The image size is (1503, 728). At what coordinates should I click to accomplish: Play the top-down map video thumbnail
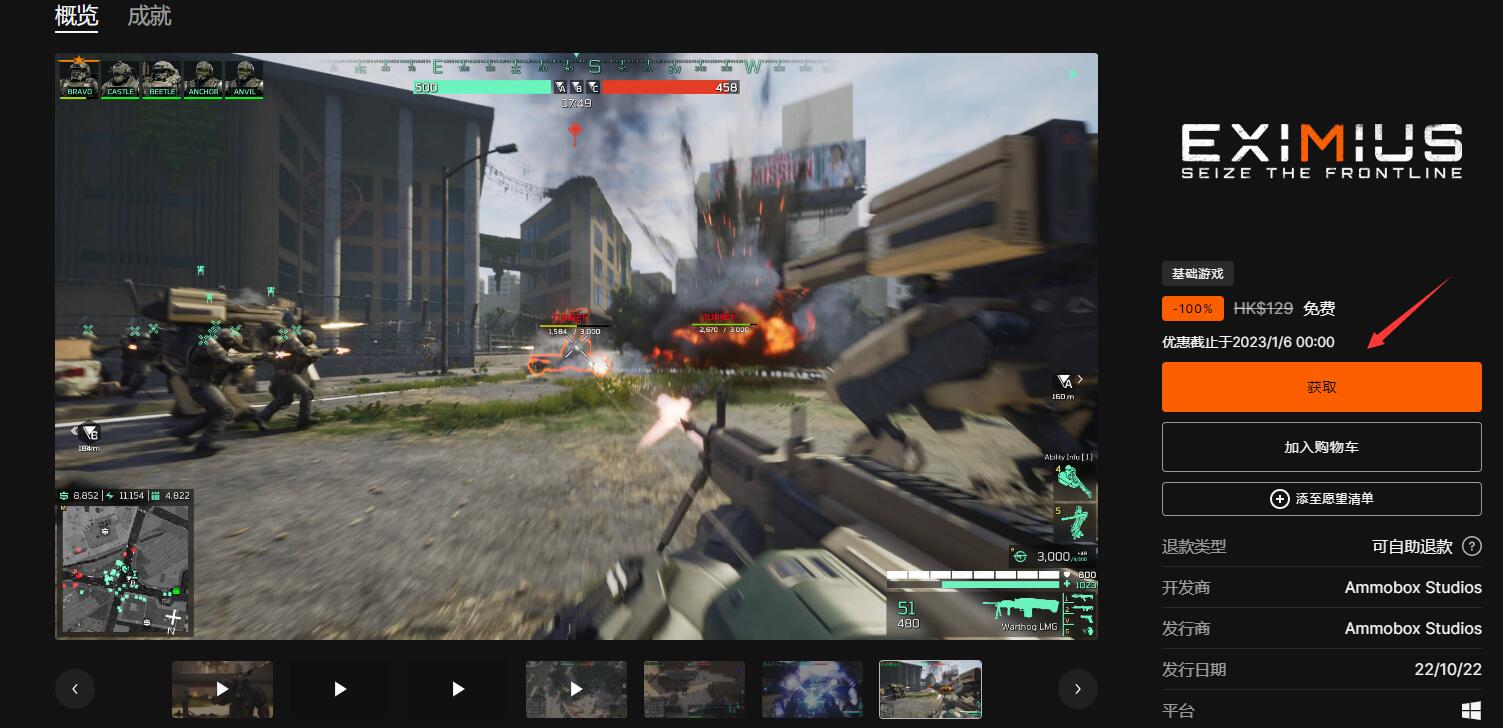pos(576,688)
